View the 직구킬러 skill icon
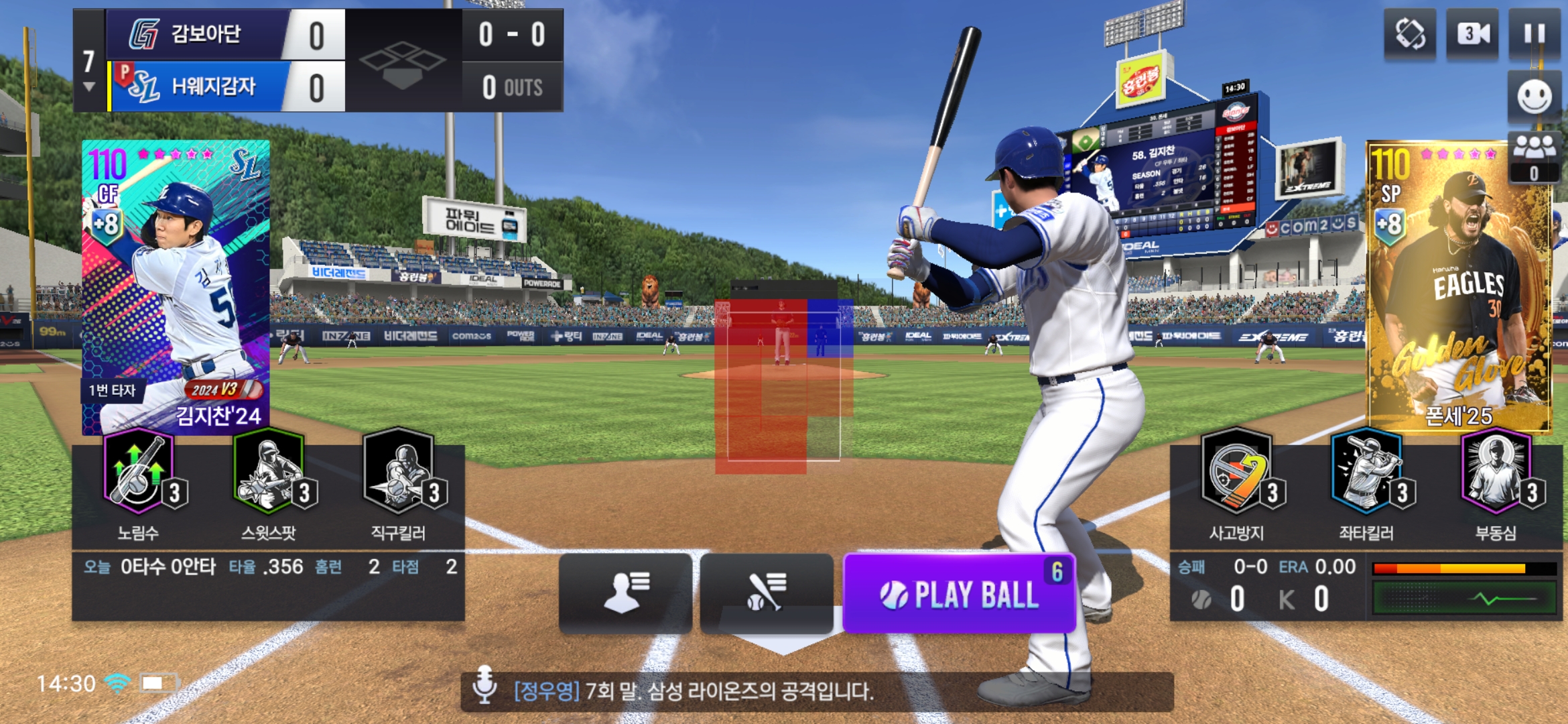This screenshot has height=724, width=1568. pyautogui.click(x=399, y=473)
